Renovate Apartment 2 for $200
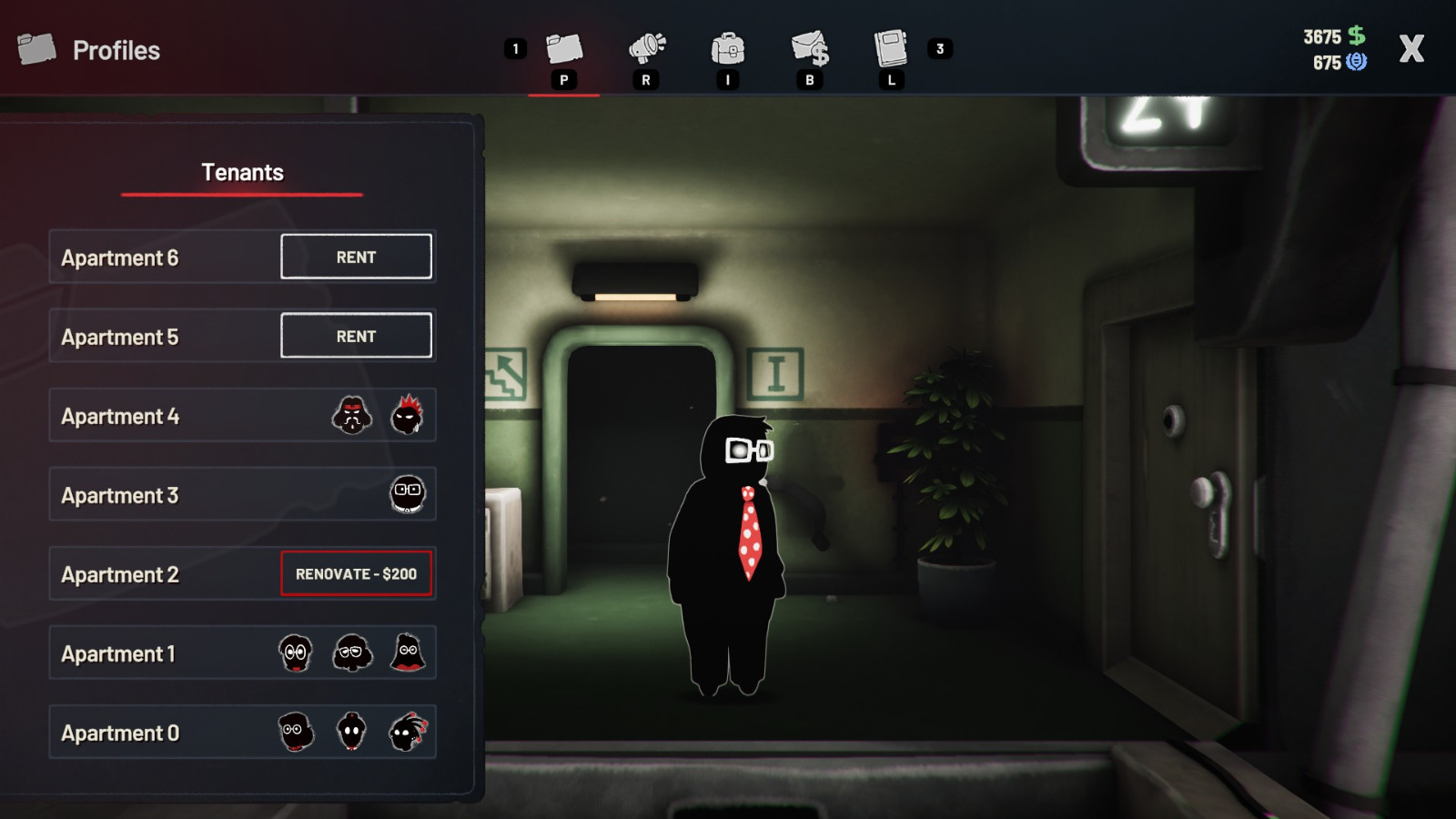The height and width of the screenshot is (819, 1456). tap(356, 573)
